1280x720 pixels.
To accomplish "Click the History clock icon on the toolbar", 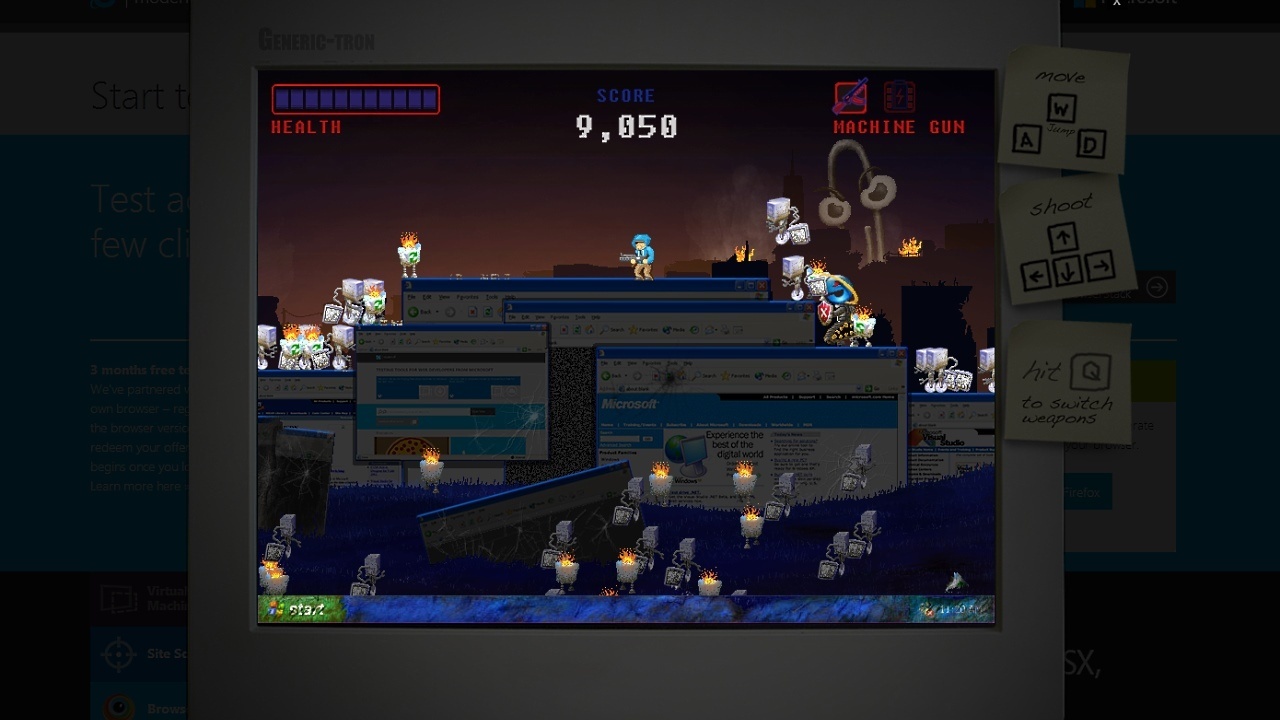I will (x=786, y=375).
